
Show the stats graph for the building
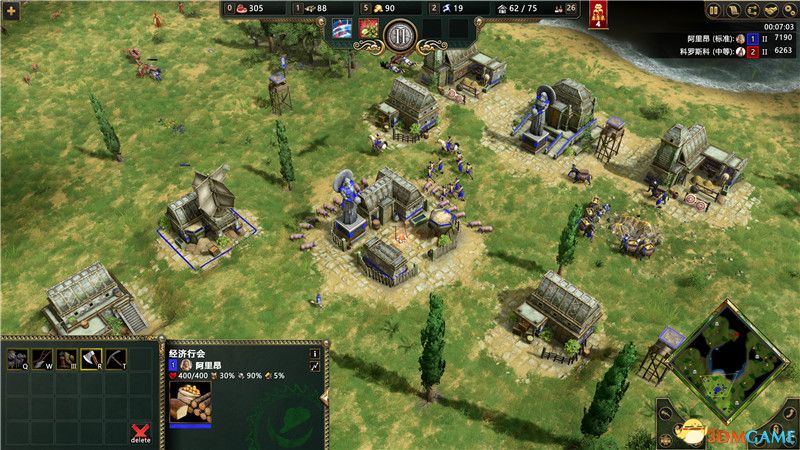(x=314, y=368)
